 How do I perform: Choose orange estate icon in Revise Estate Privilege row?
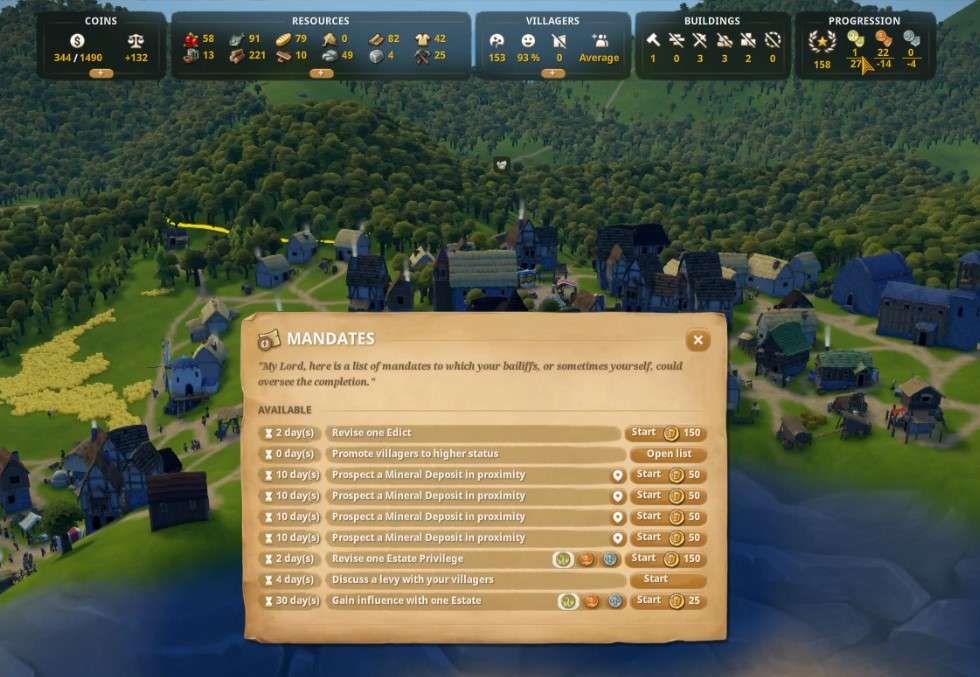click(588, 559)
